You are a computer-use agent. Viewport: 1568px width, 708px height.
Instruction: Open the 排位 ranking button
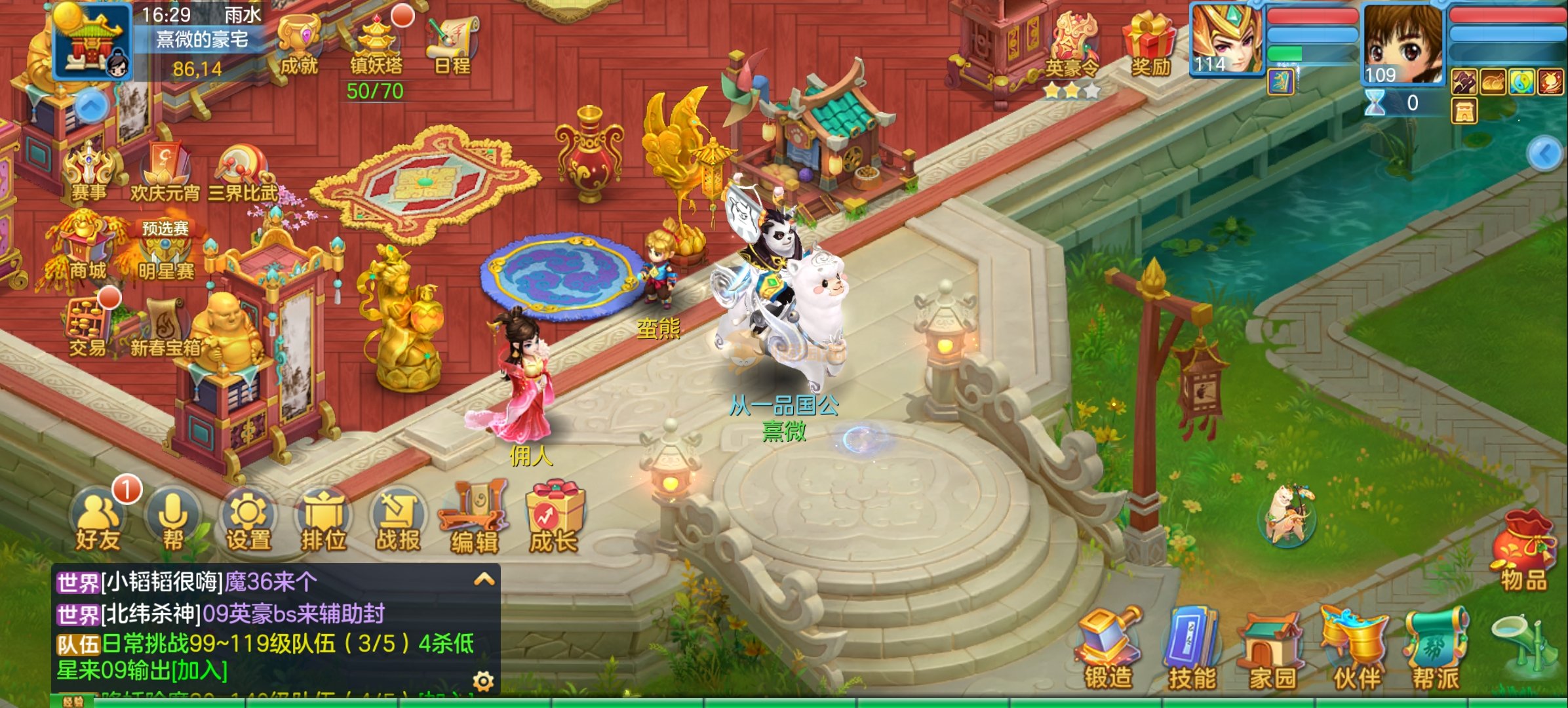click(x=323, y=519)
